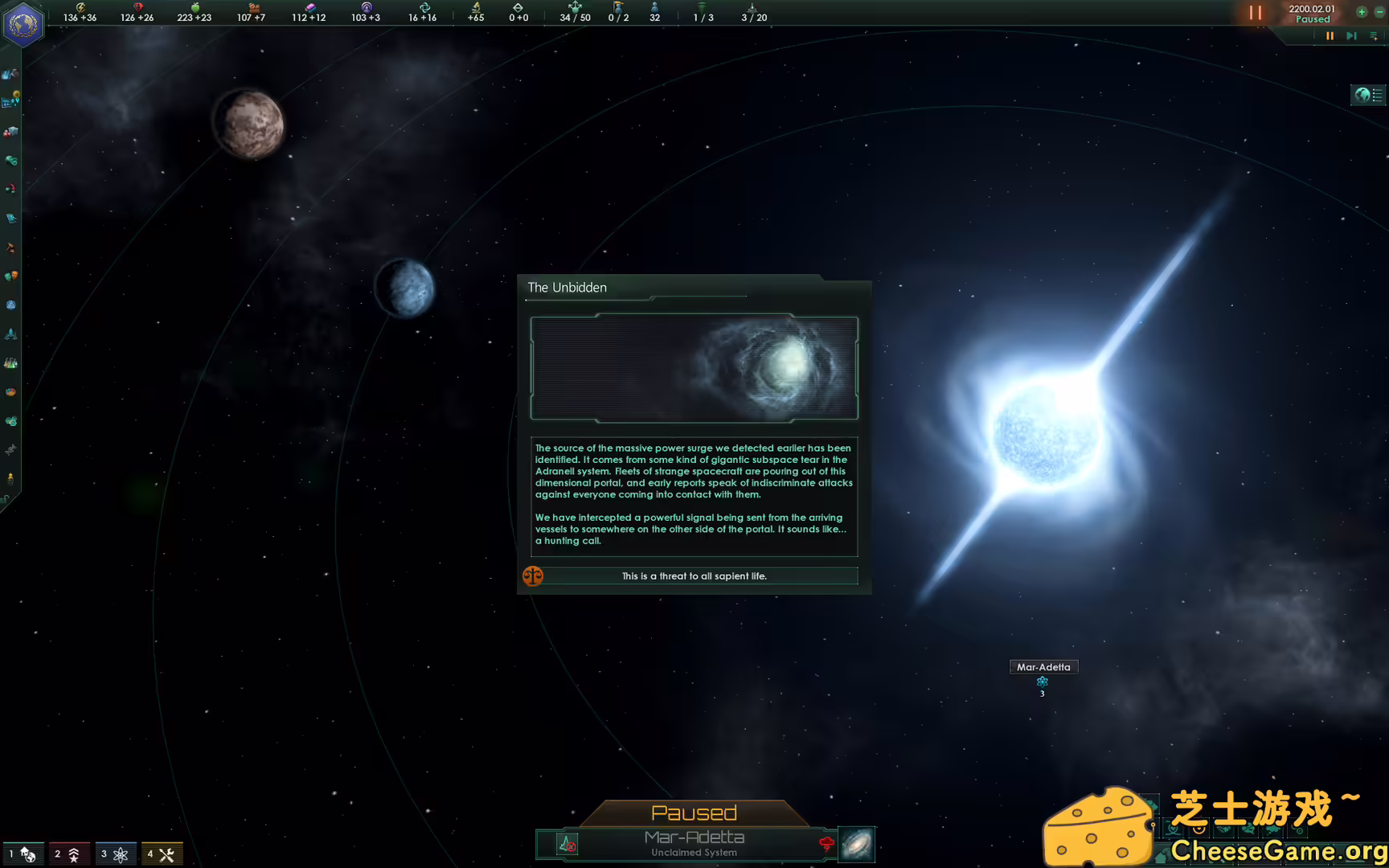Toggle the galaxy map view icon top right
The width and height of the screenshot is (1389, 868).
(x=1368, y=95)
